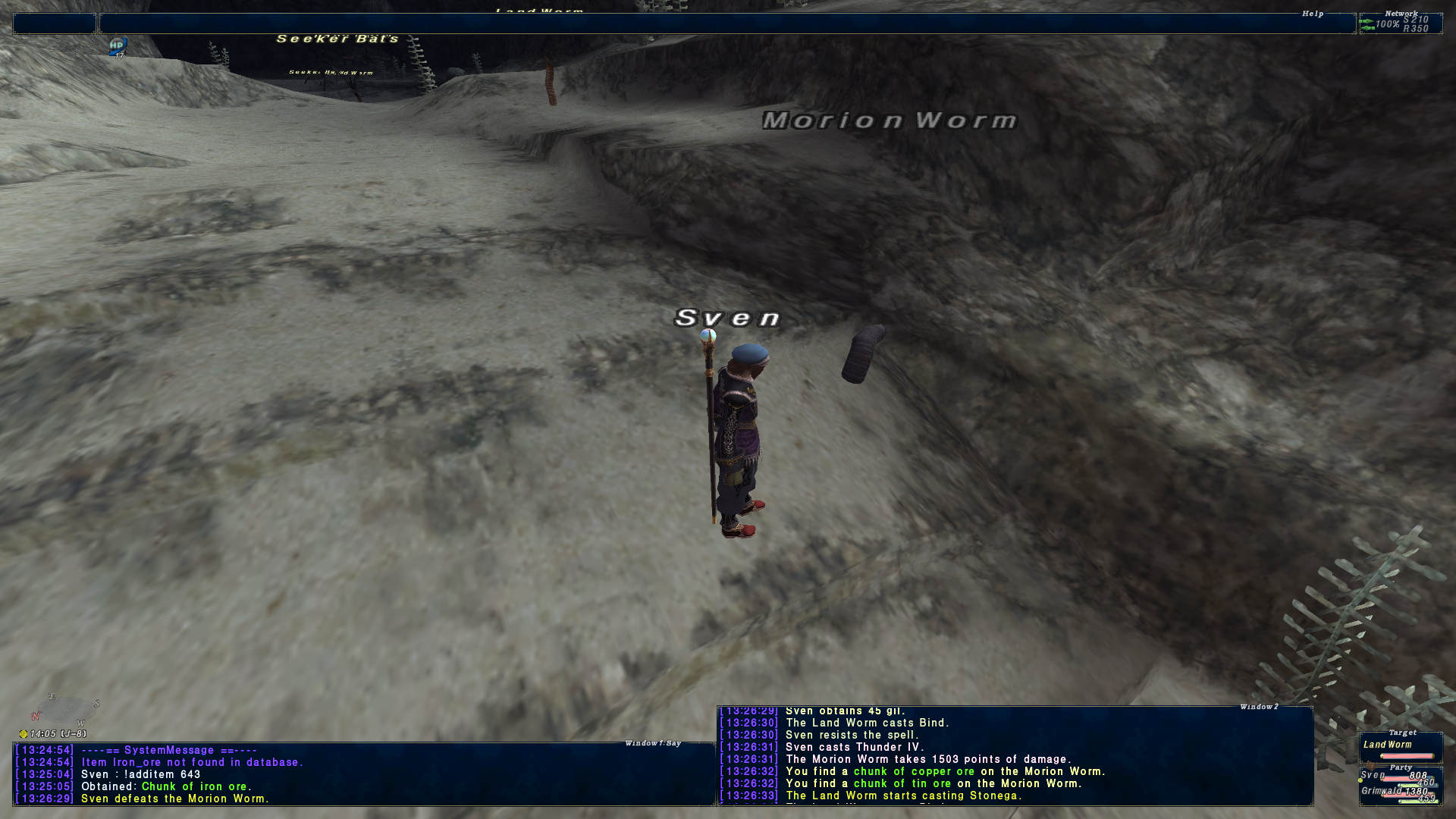Collapse the Party panel

[x=1401, y=767]
